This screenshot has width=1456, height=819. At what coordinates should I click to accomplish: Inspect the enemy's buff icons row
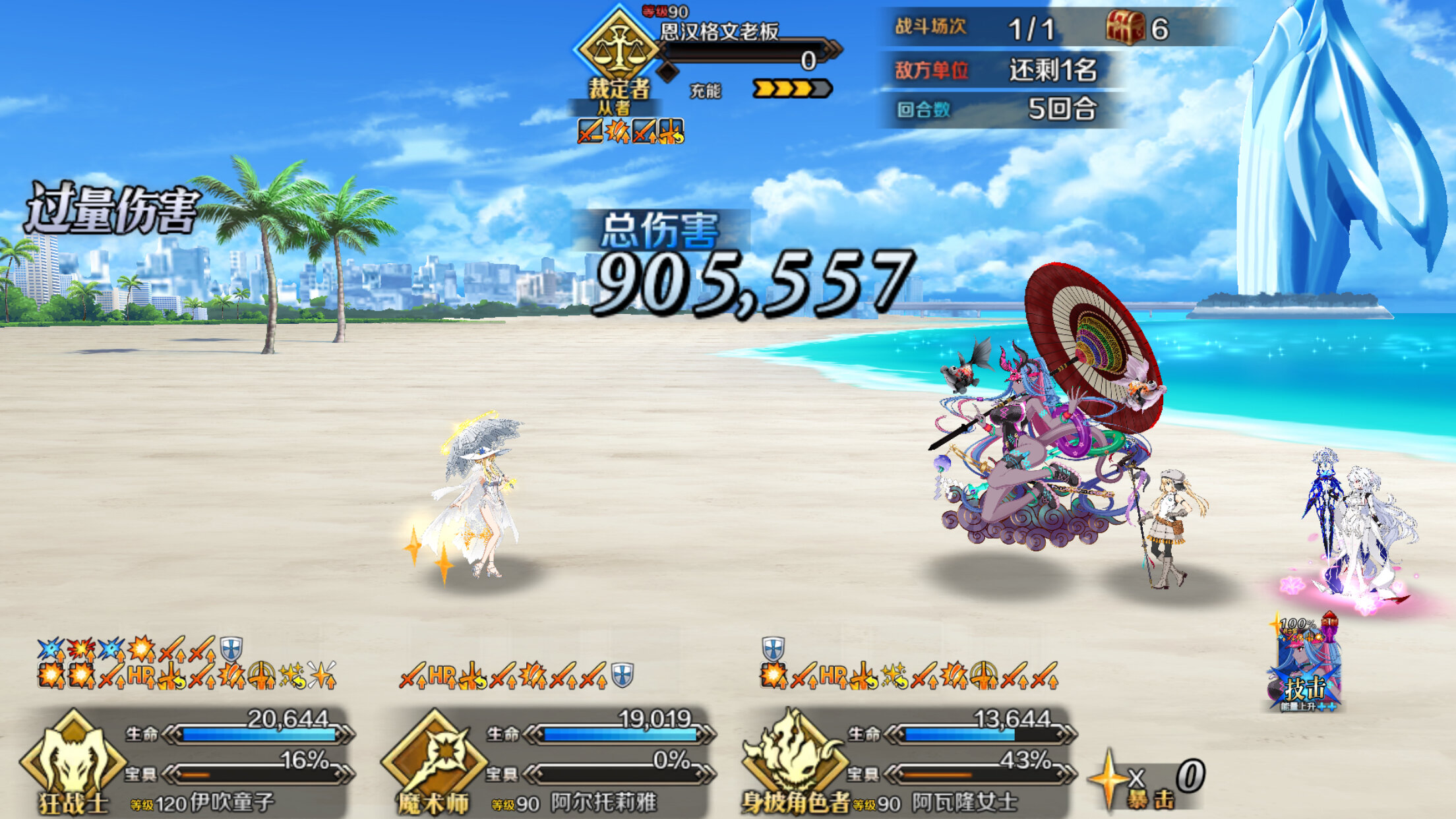click(x=630, y=131)
